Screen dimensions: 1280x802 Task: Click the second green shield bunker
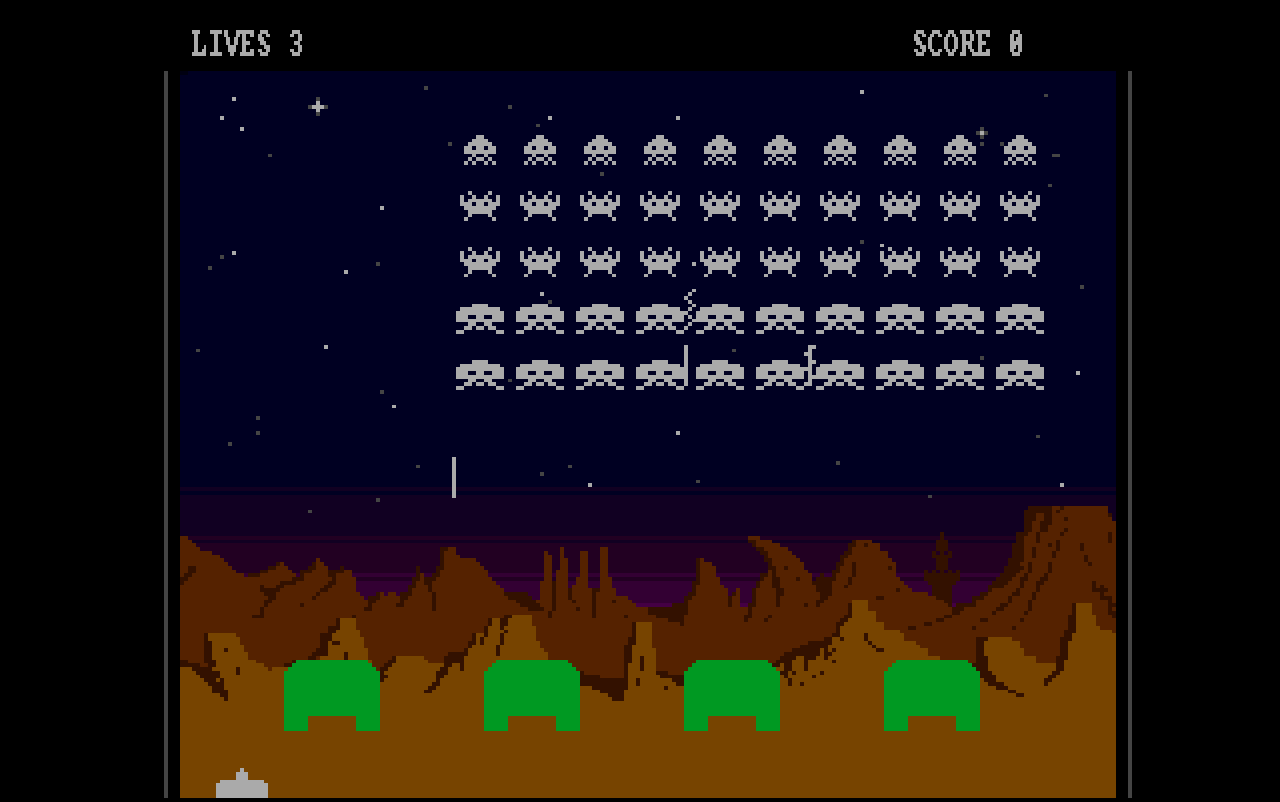pos(530,695)
